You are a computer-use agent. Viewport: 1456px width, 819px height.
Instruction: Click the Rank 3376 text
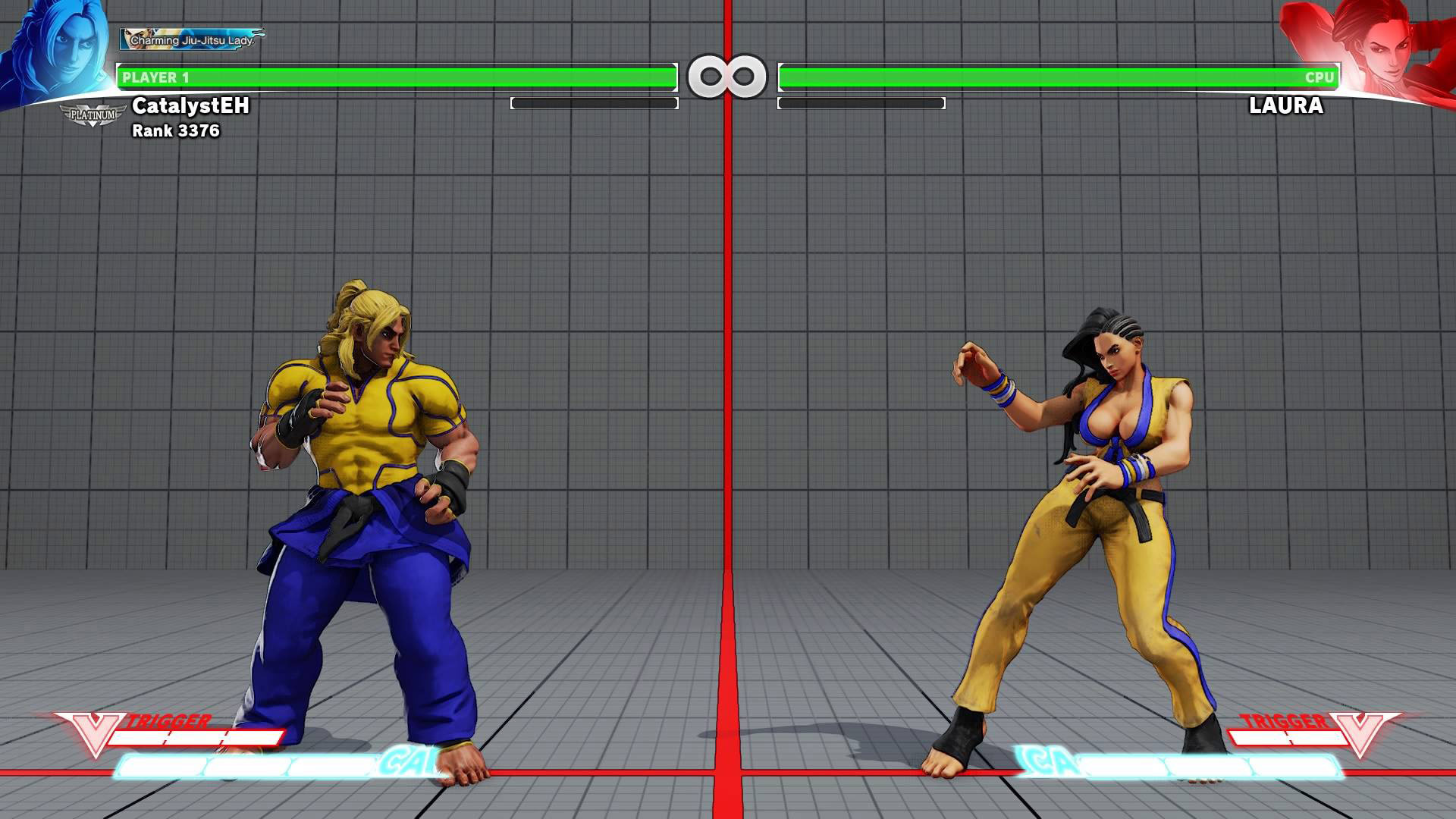(x=177, y=130)
